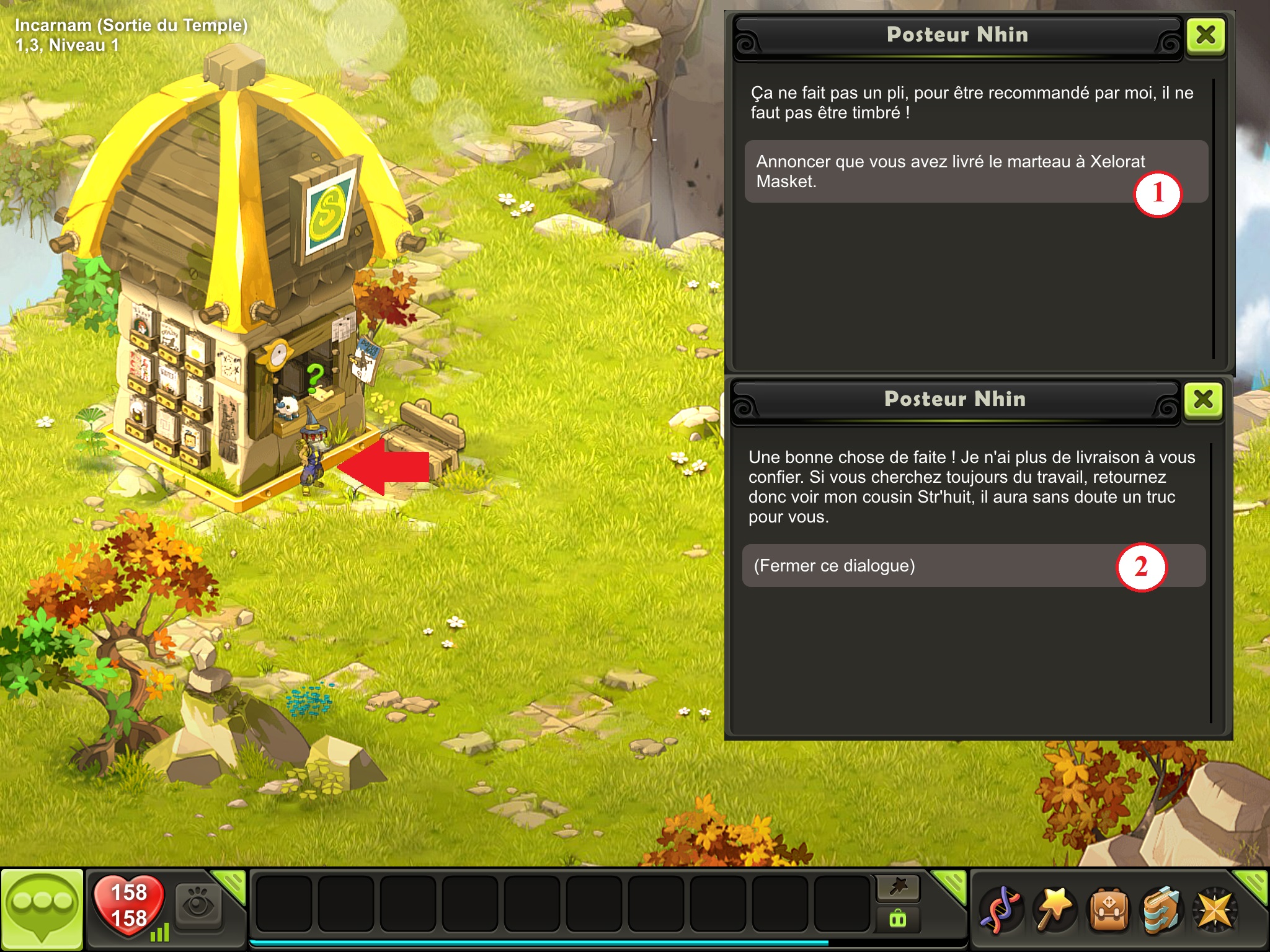Viewport: 1270px width, 952px height.
Task: Switch hotbar to the spells wand tab
Action: tap(898, 888)
